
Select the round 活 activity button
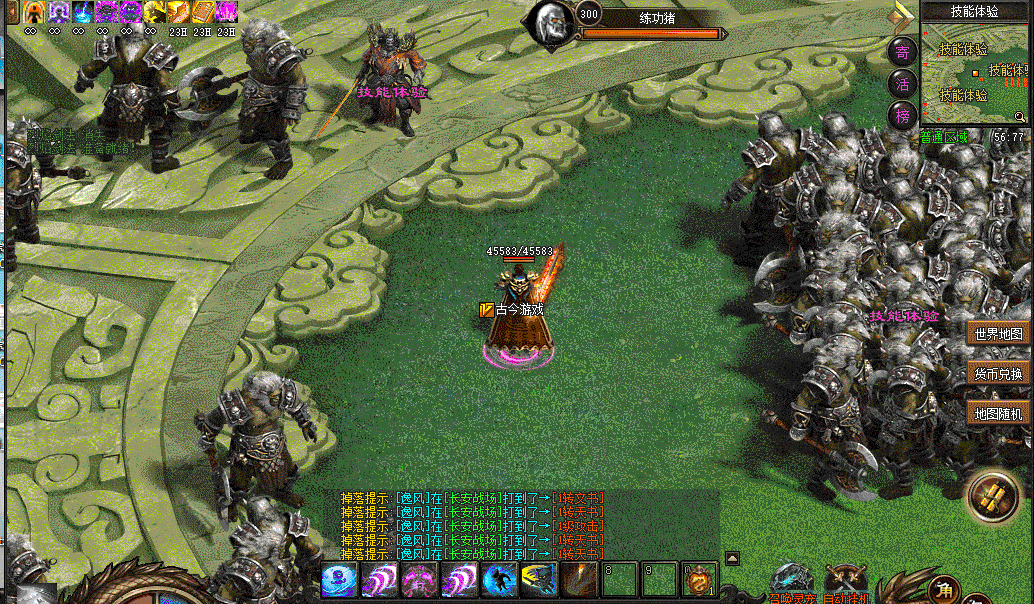[903, 84]
